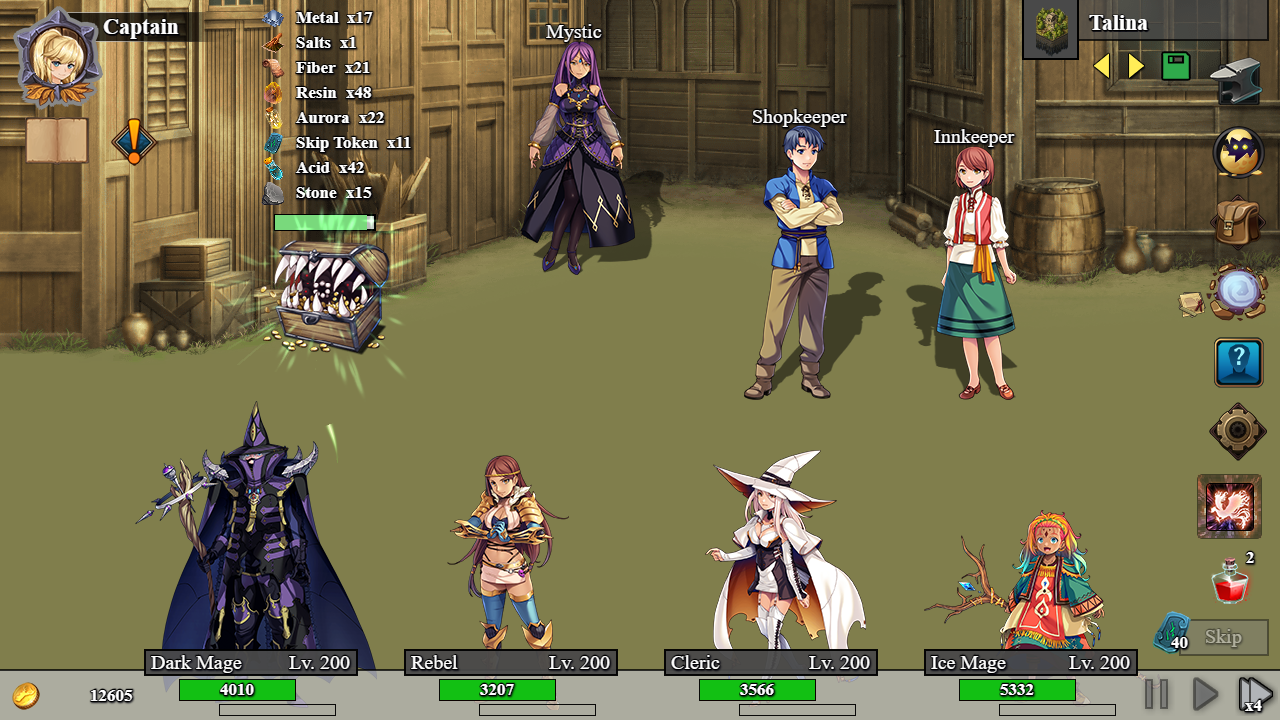The height and width of the screenshot is (720, 1280).
Task: Go to the previous area with left arrow
Action: [x=1102, y=66]
